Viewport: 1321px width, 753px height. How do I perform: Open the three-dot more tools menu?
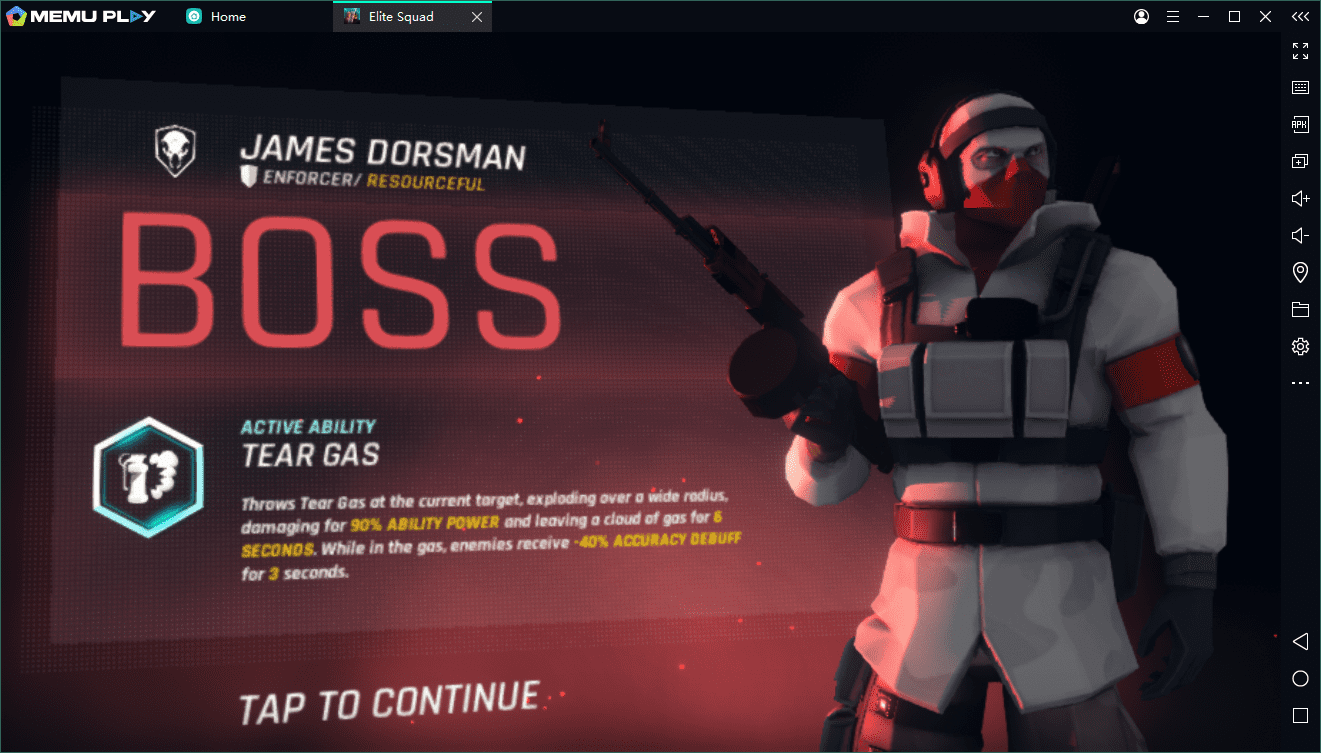point(1300,383)
